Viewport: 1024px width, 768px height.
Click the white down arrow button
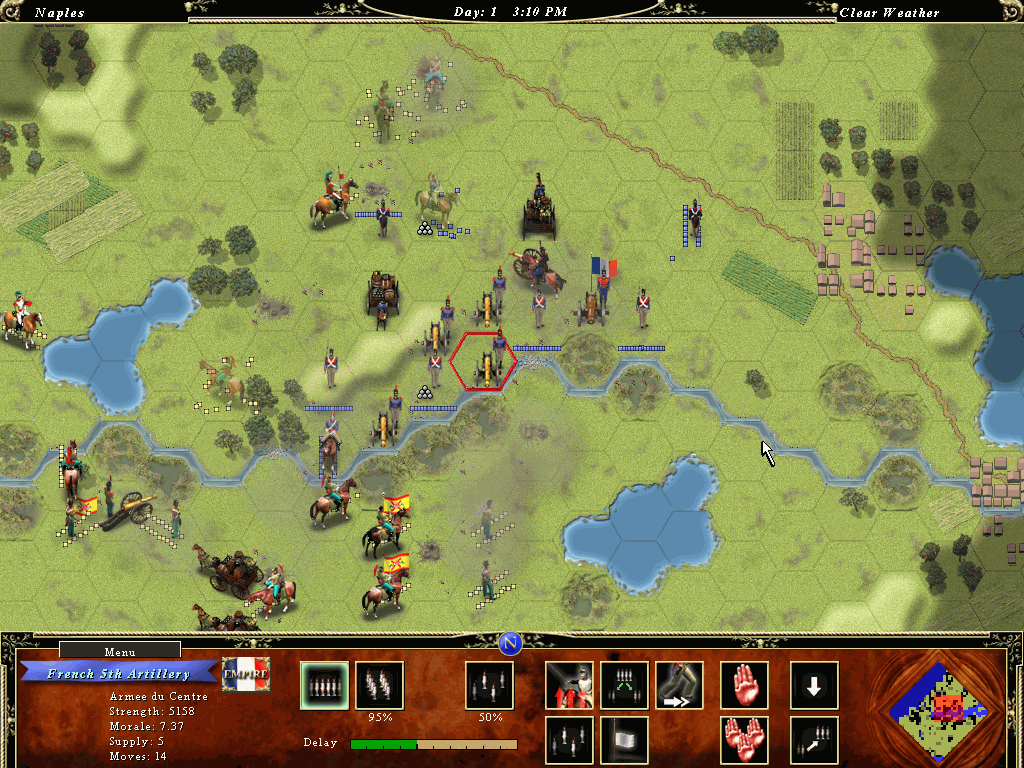point(814,686)
